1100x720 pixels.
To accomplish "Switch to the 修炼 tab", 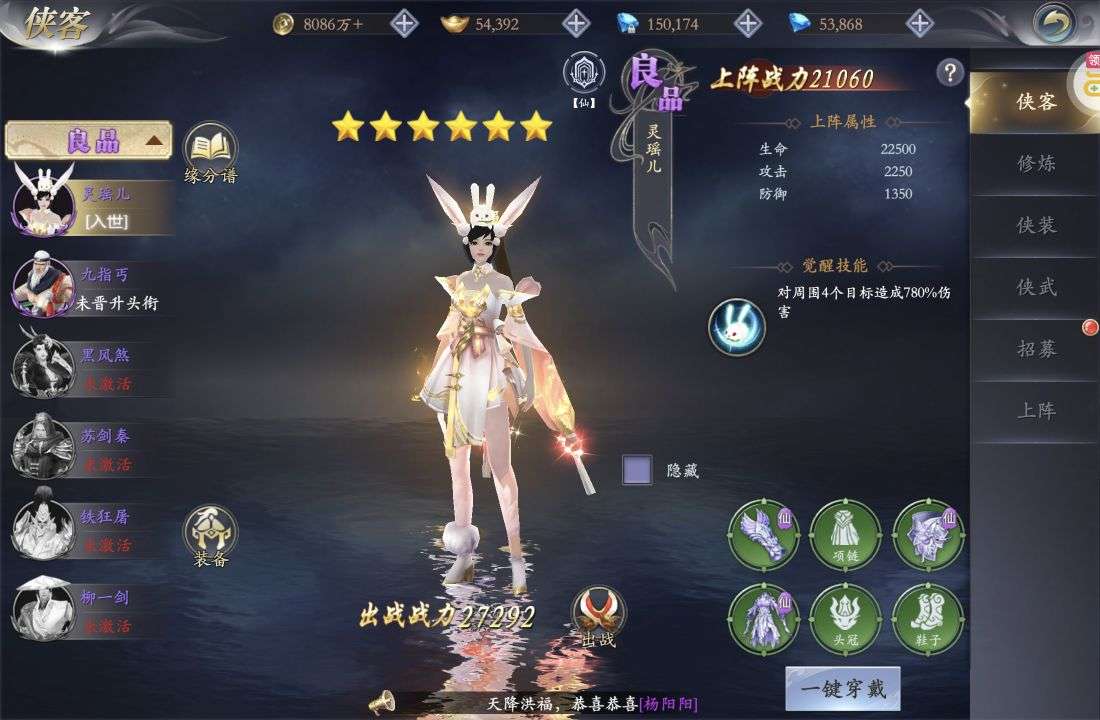I will tap(1036, 164).
